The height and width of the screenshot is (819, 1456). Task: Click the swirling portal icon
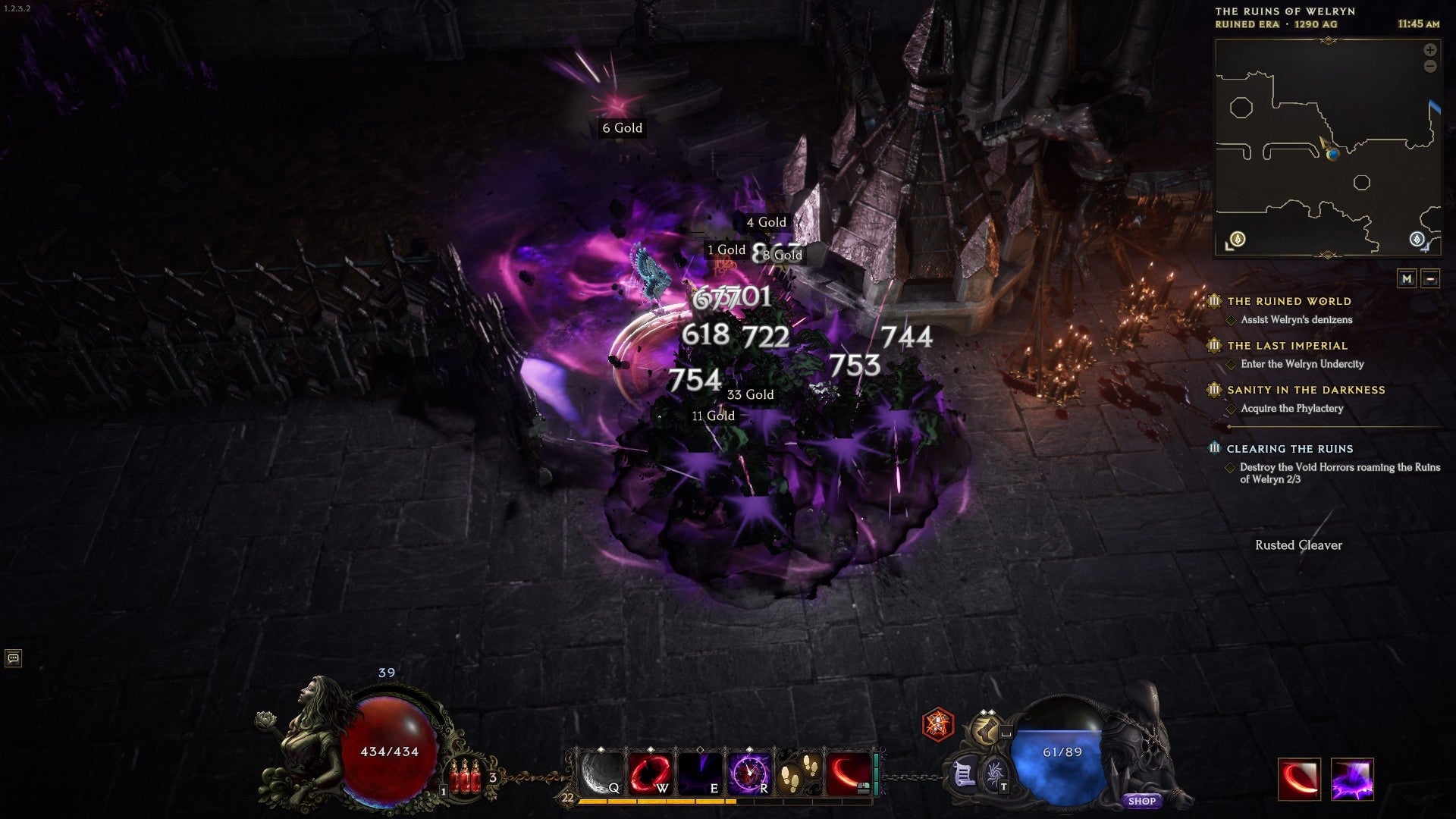click(995, 775)
